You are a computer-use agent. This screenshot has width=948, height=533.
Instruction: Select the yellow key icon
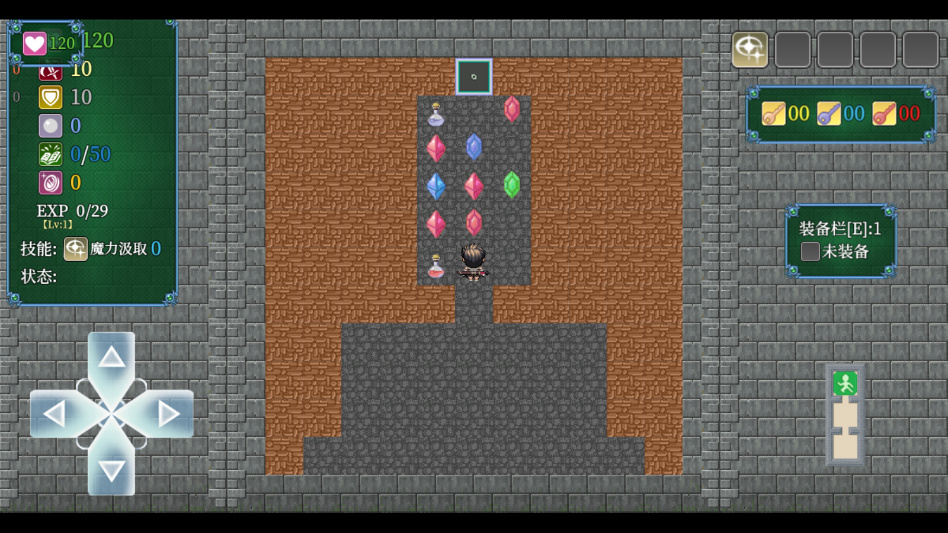(x=773, y=114)
